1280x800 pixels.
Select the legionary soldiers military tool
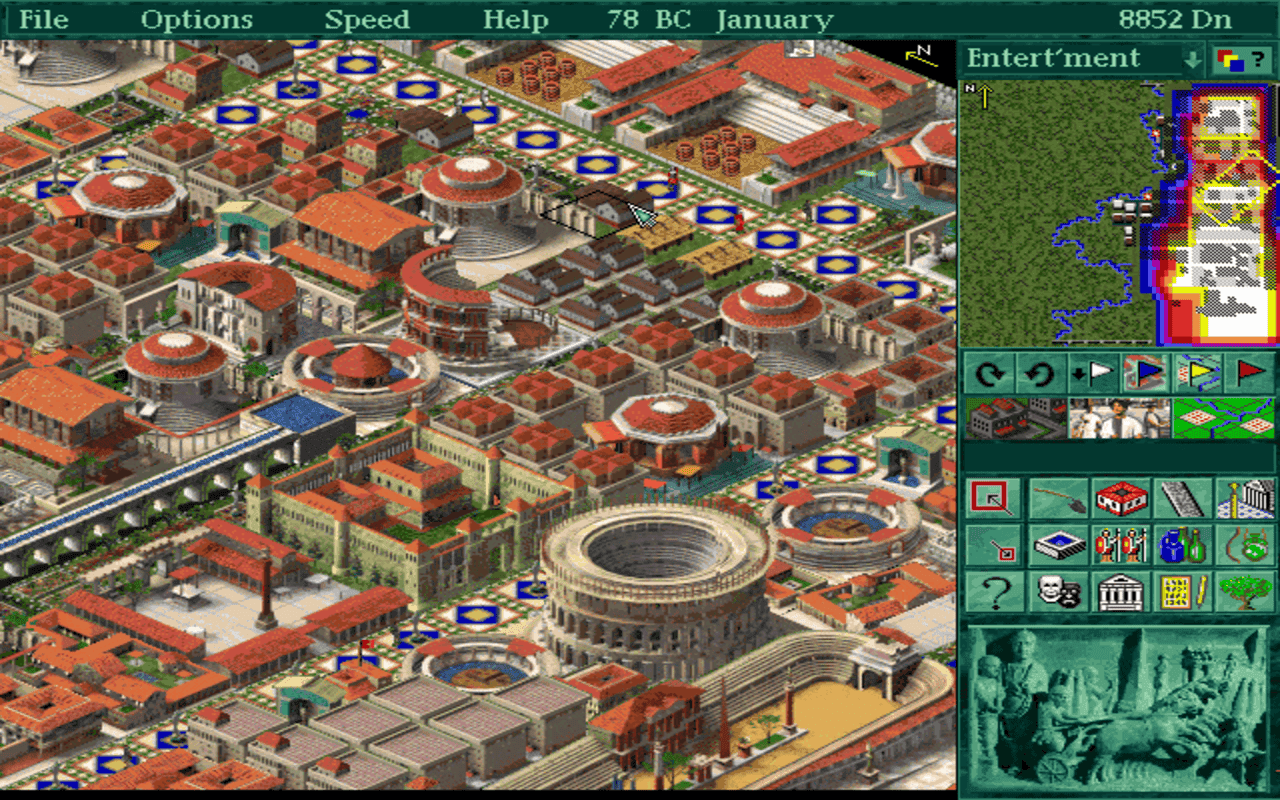pyautogui.click(x=1119, y=545)
